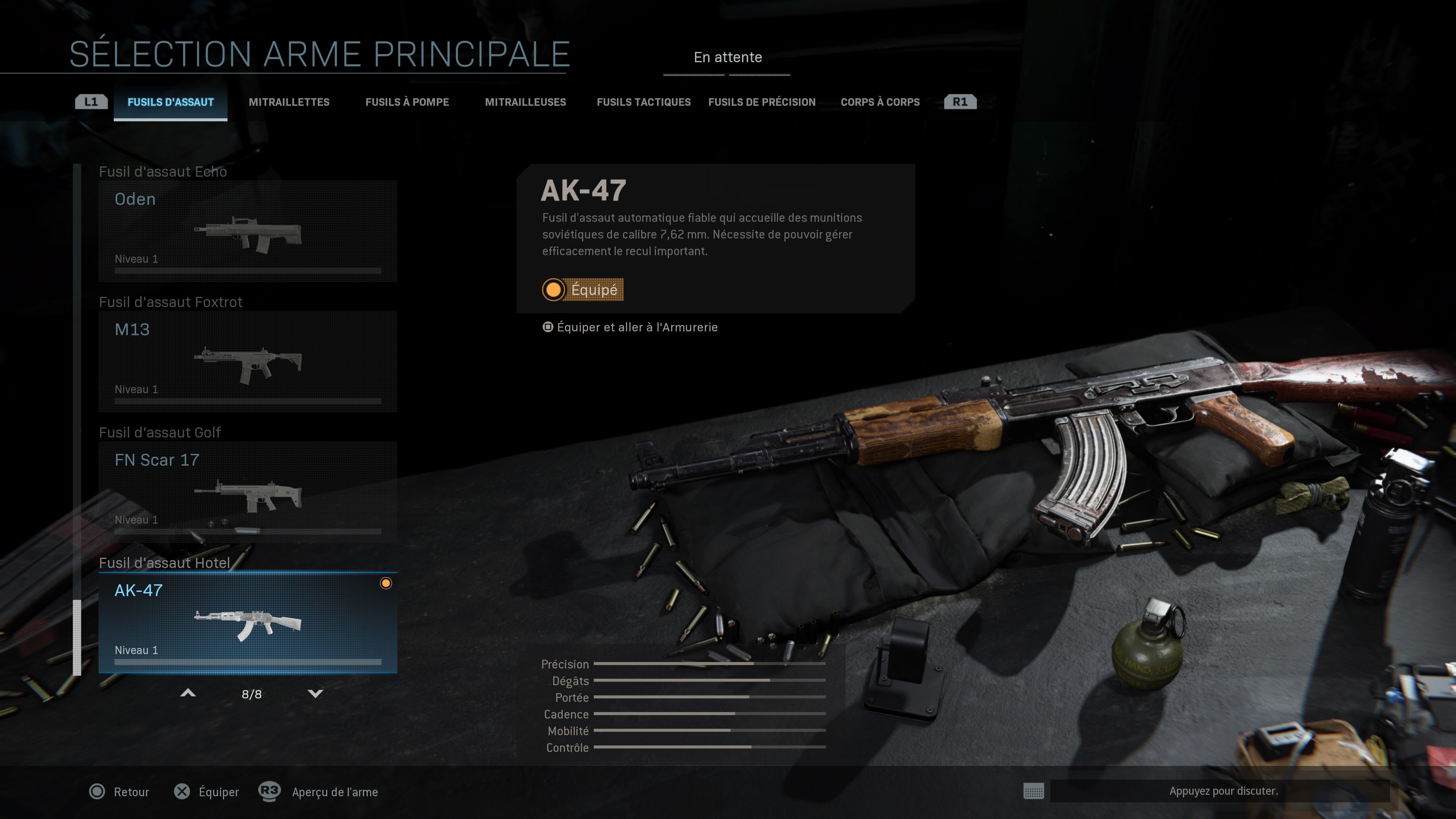Click the R3 Aperçu de l'arme icon
This screenshot has width=1456, height=819.
point(268,792)
